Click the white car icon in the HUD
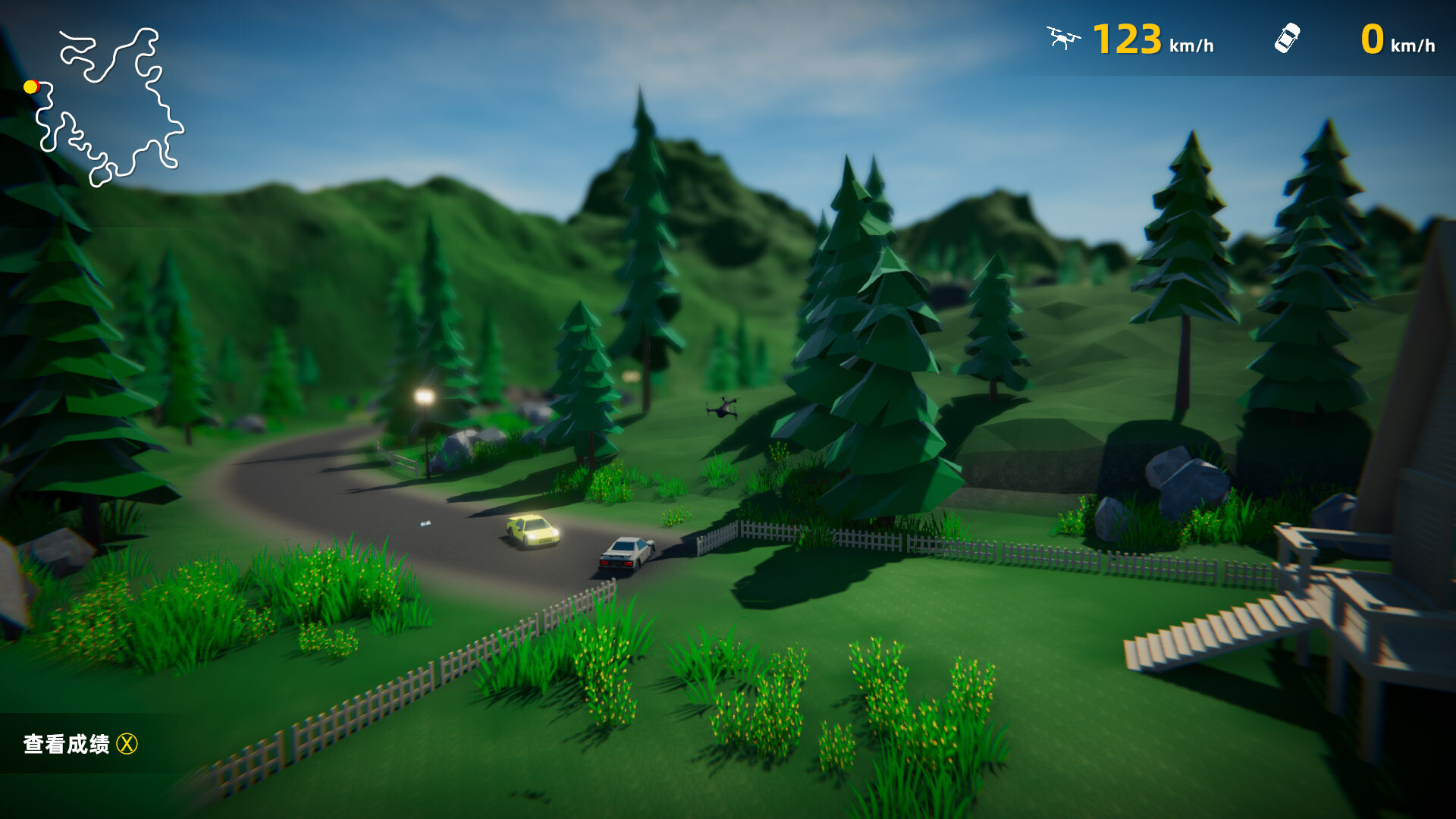The height and width of the screenshot is (819, 1456). tap(1286, 38)
